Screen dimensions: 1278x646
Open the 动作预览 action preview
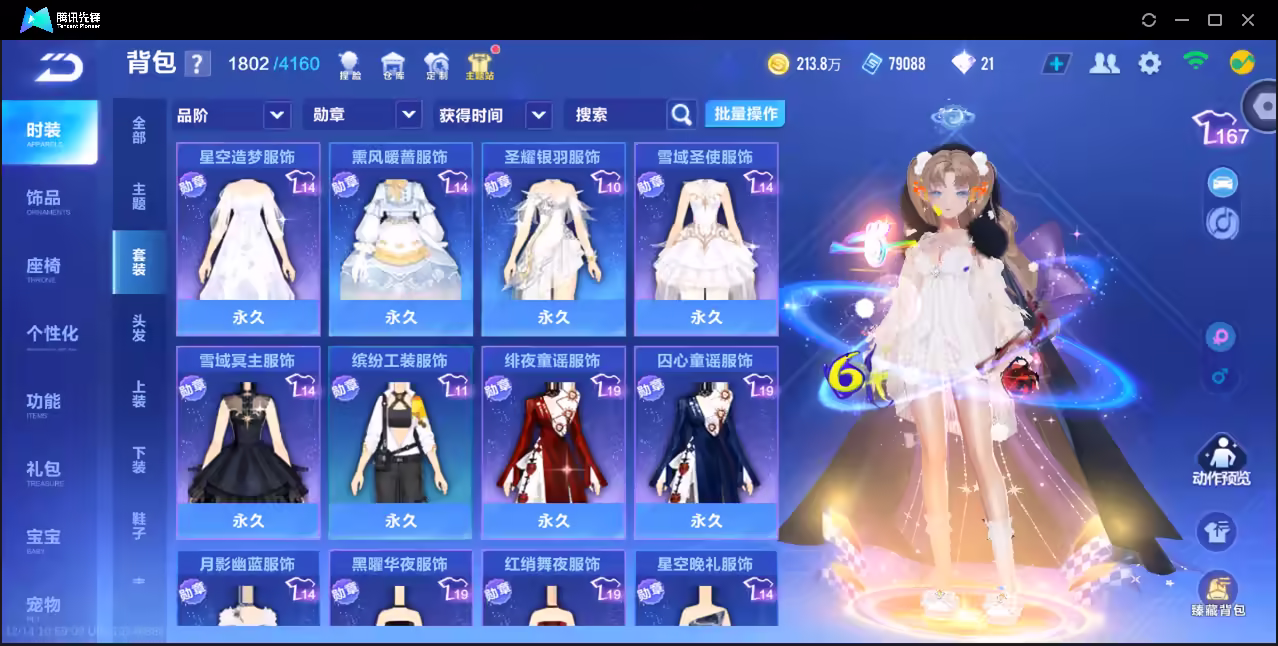coord(1220,461)
